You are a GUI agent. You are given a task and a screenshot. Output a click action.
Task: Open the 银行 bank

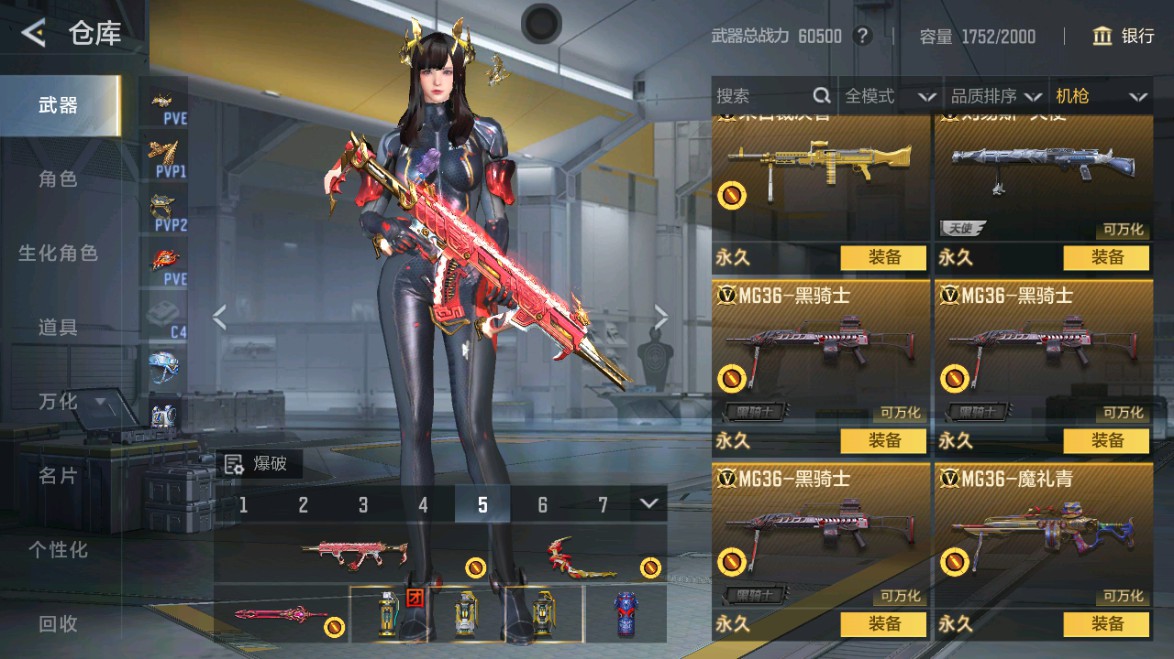tap(1124, 36)
